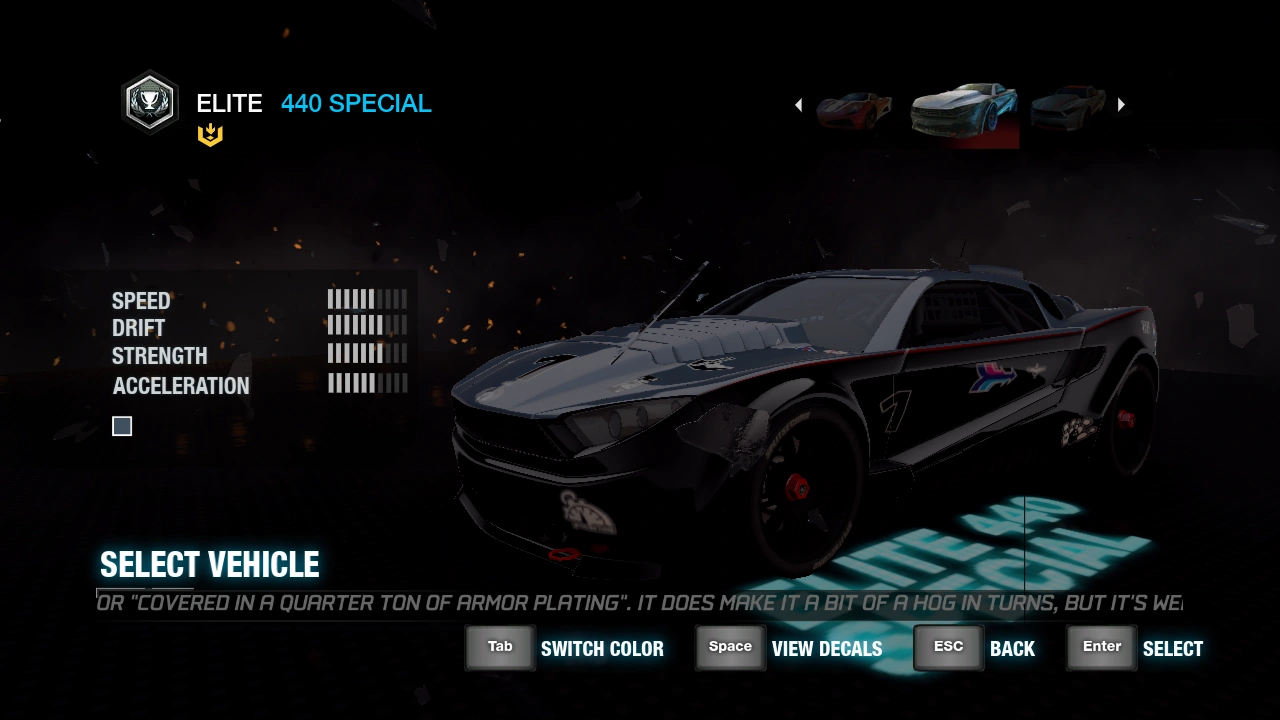Viewport: 1280px width, 720px height.
Task: Confirm vehicle with Select
Action: (1135, 648)
